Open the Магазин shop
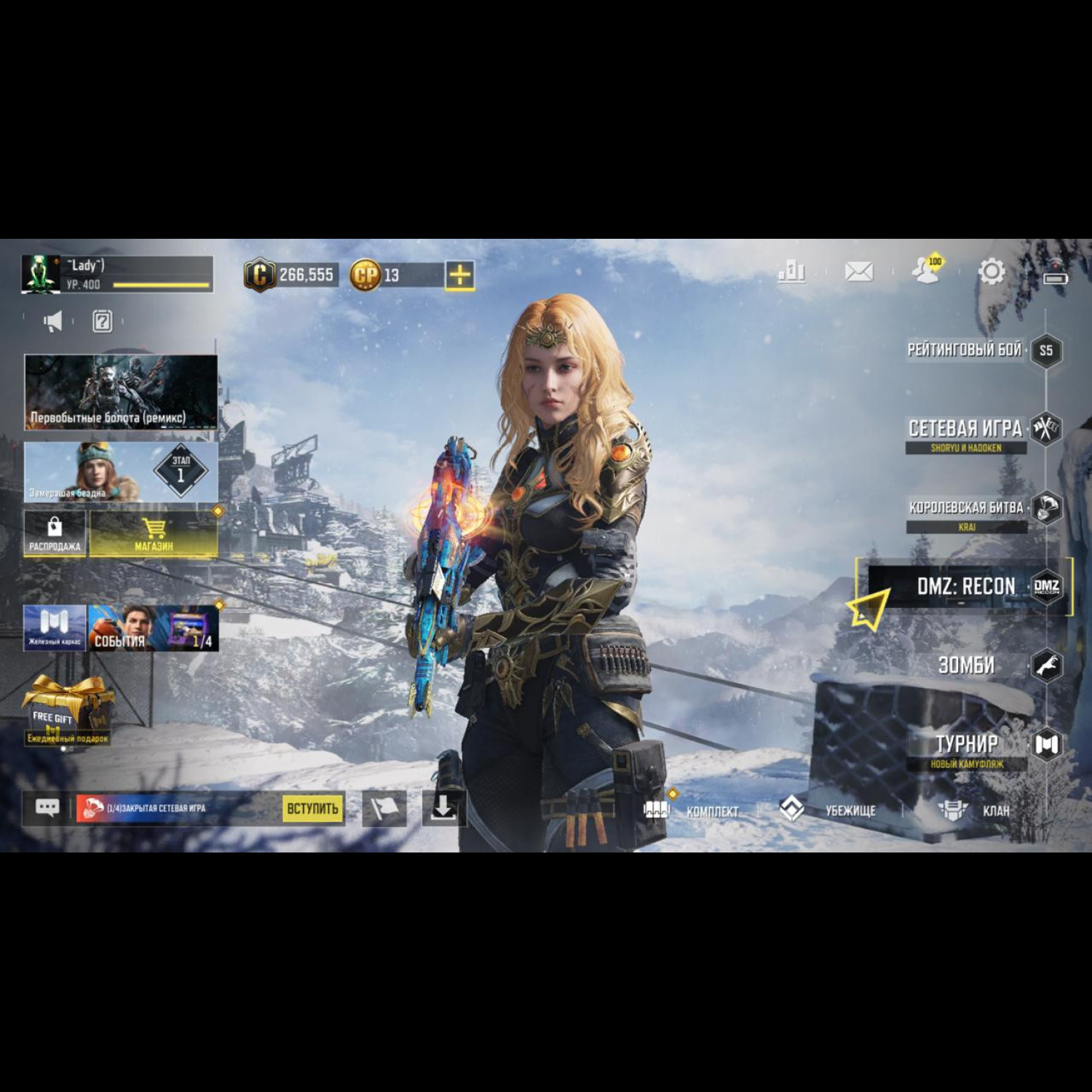This screenshot has width=1092, height=1092. point(154,534)
